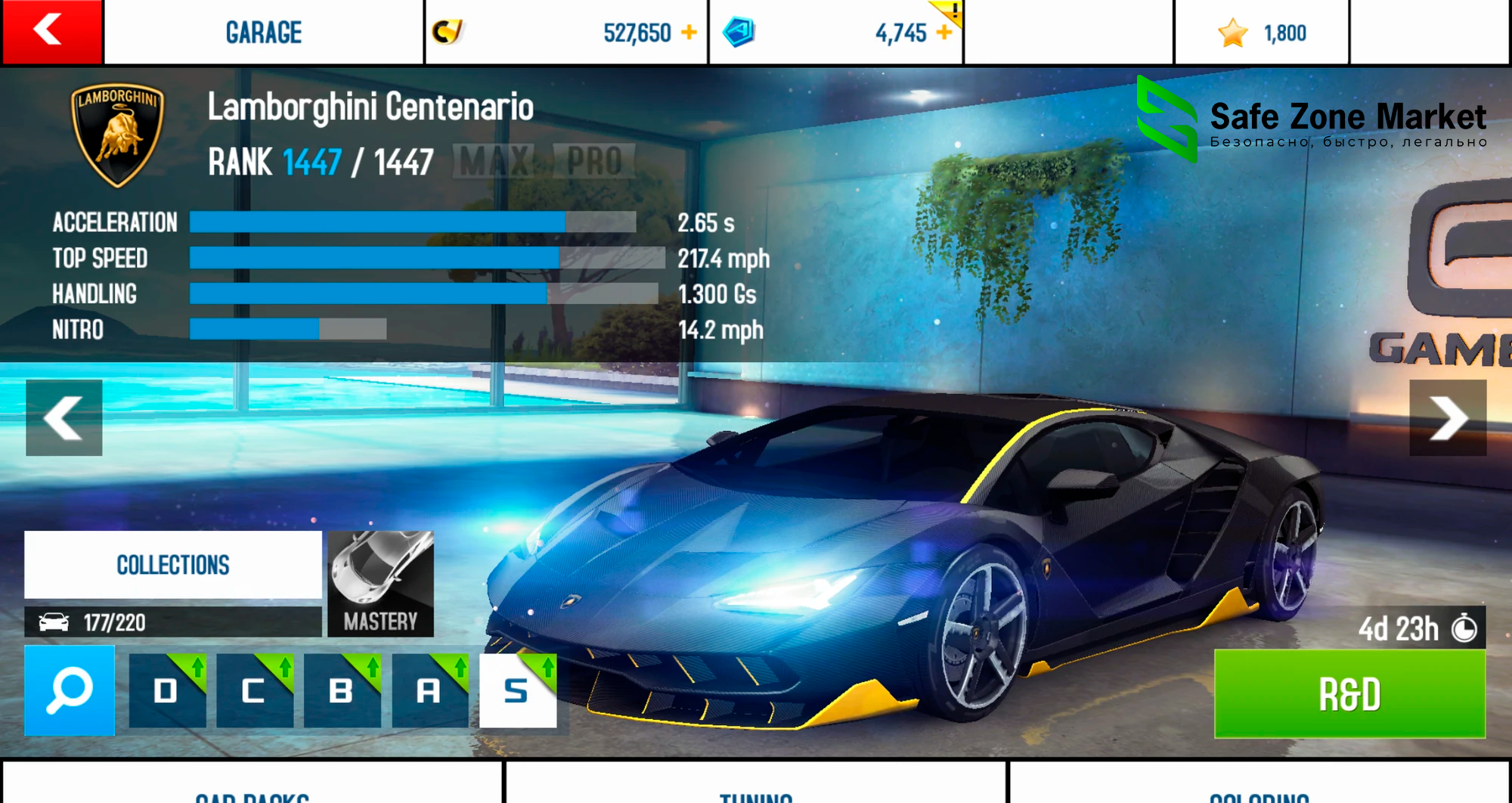This screenshot has width=1512, height=803.
Task: Select the class S car filter
Action: tap(518, 690)
